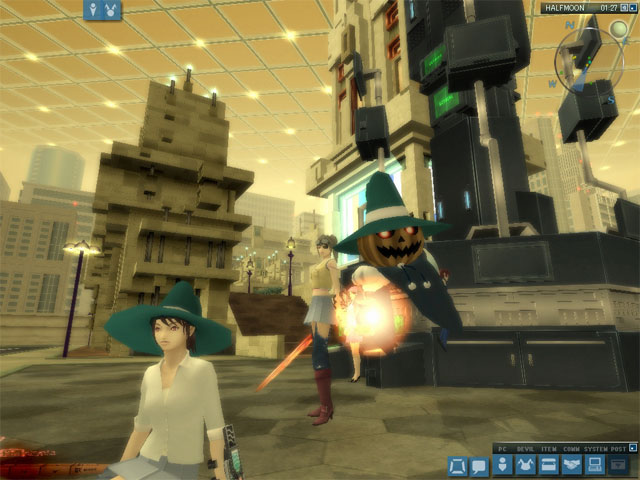Select the player status icon at top
Screen dimensions: 640x480
tap(95, 9)
